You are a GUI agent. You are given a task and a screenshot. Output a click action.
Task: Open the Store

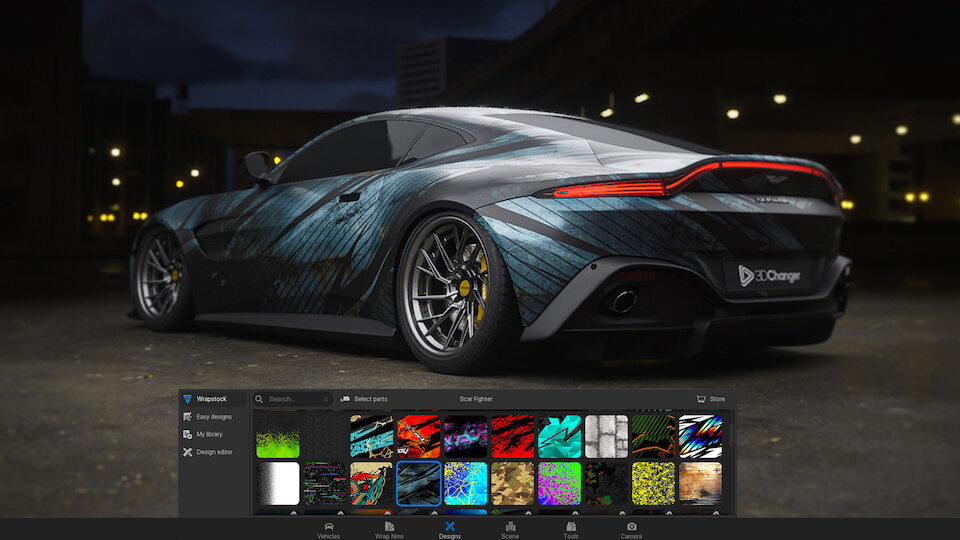(711, 399)
